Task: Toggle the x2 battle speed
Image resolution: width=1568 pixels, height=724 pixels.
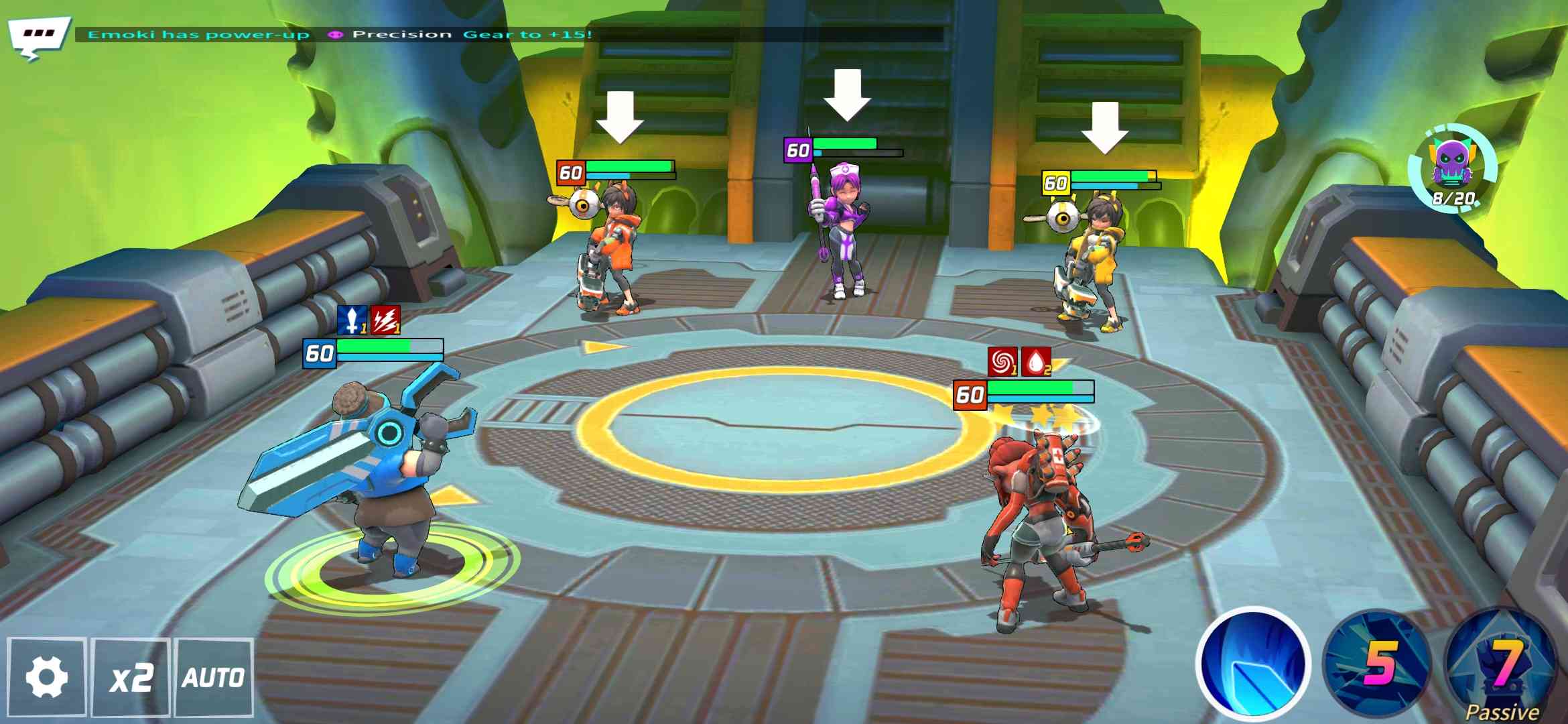Action: pyautogui.click(x=131, y=677)
